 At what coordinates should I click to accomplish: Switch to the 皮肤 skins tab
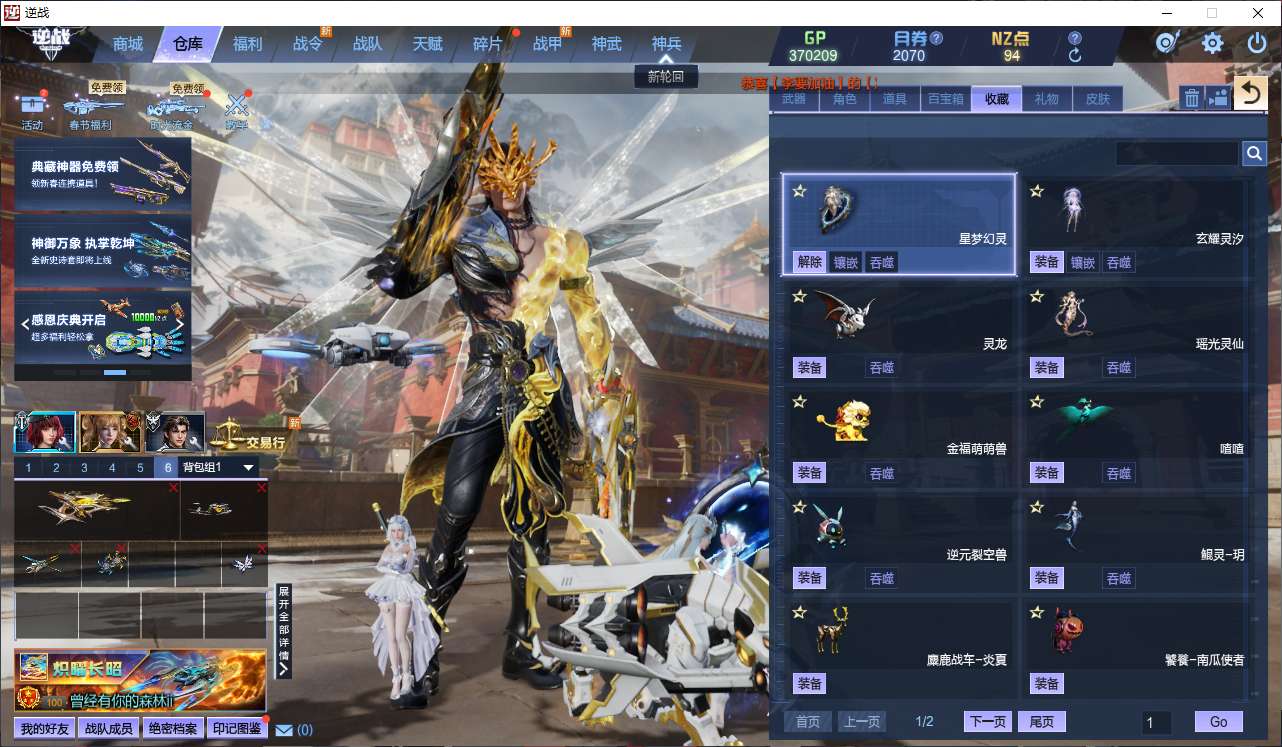tap(1097, 99)
